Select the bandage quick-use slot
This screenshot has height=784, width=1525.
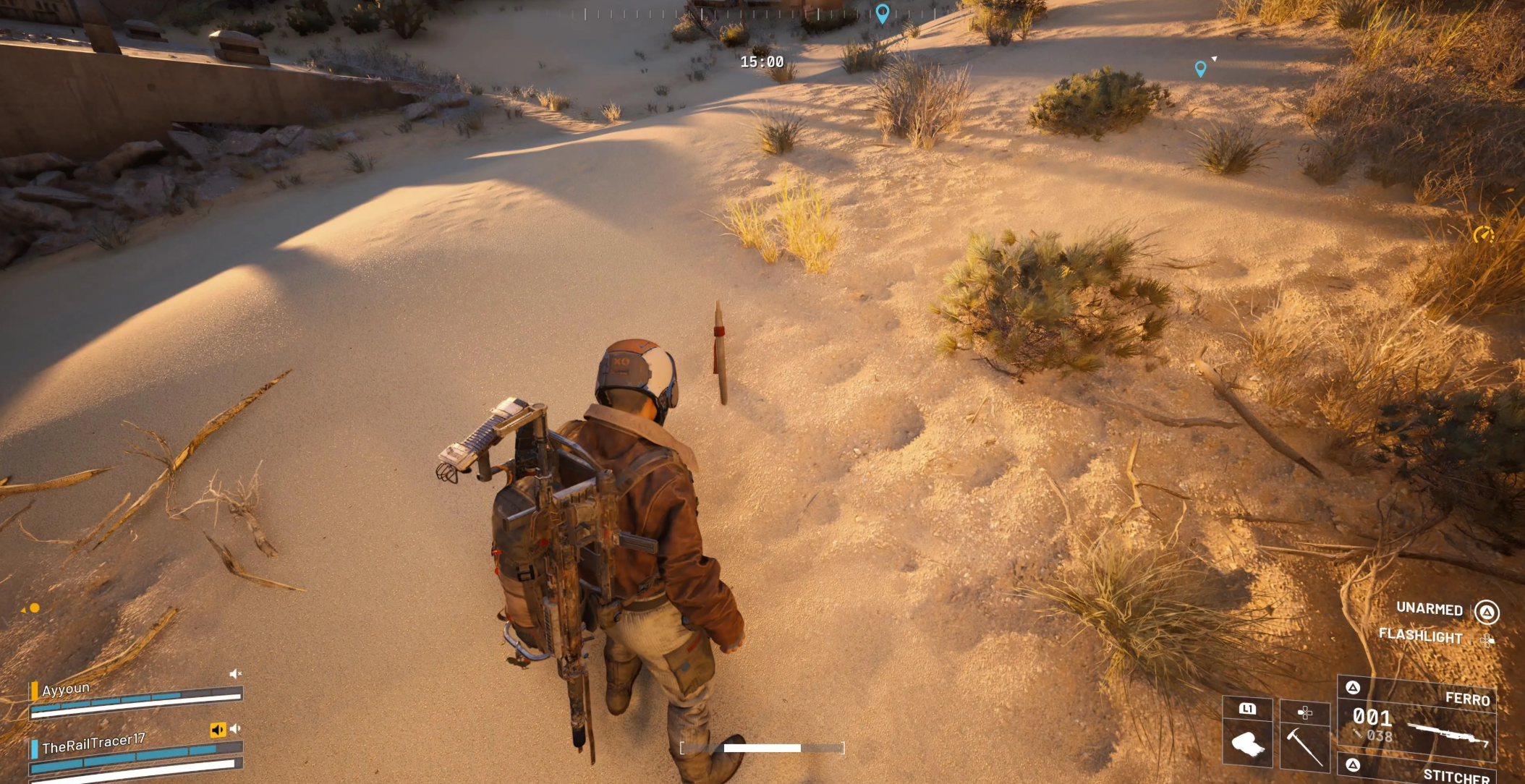pos(1247,742)
